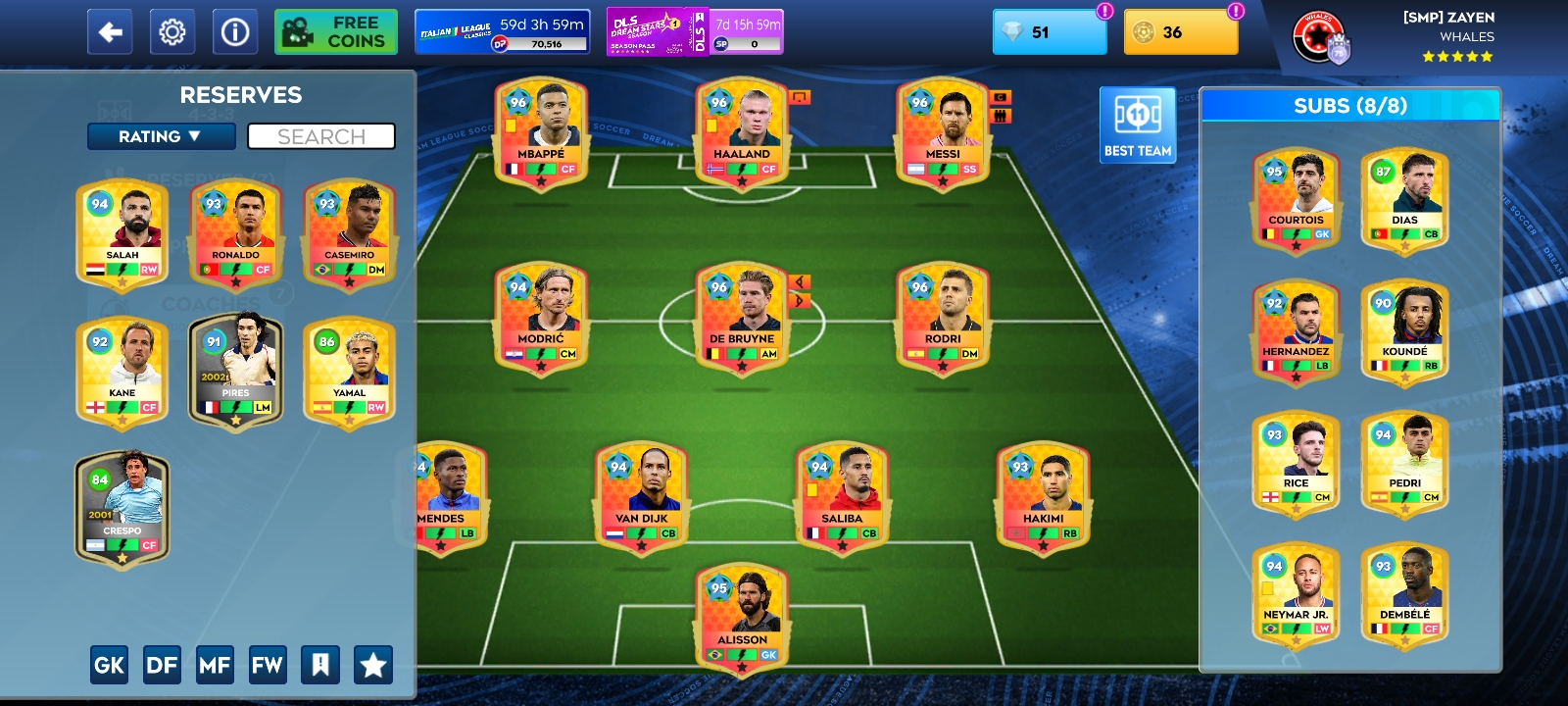Filter reserves by GK position
The width and height of the screenshot is (1568, 706).
[109, 664]
